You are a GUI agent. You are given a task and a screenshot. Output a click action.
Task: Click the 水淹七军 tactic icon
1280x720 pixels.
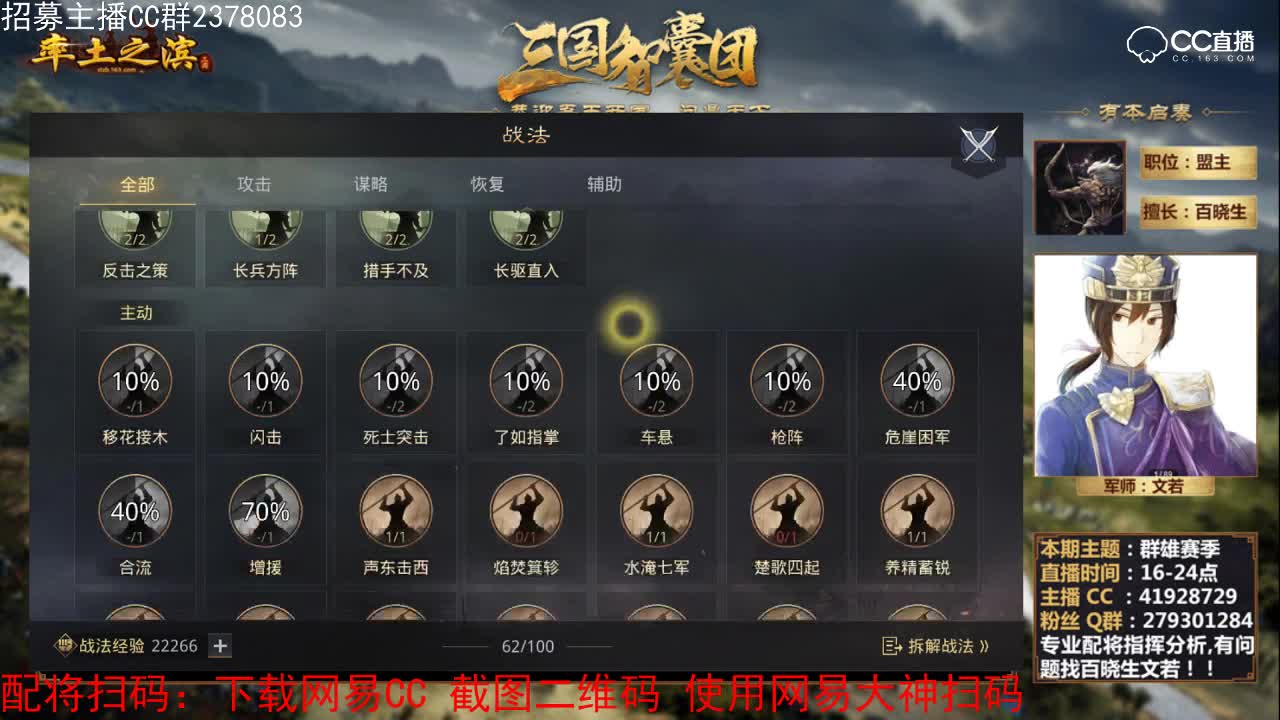click(657, 512)
